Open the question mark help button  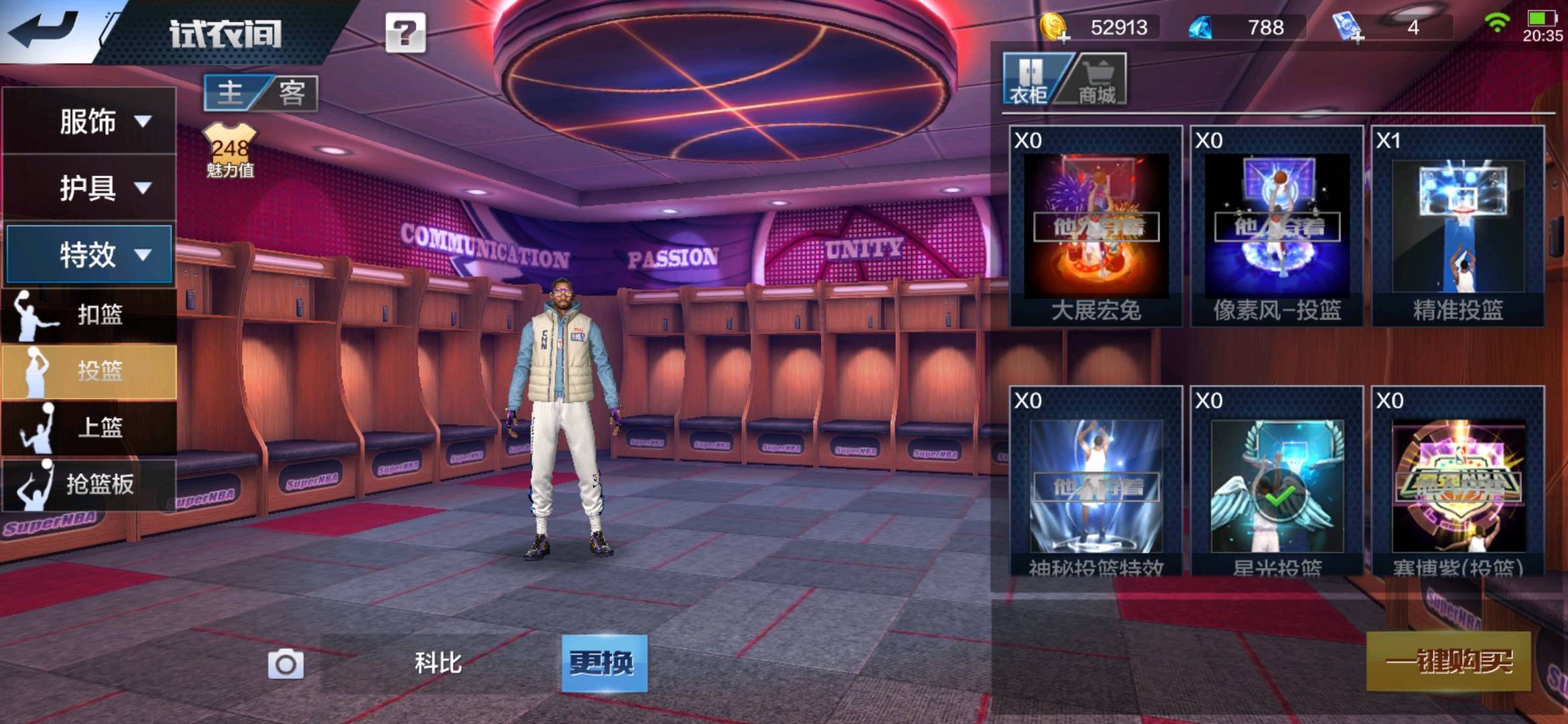(405, 33)
